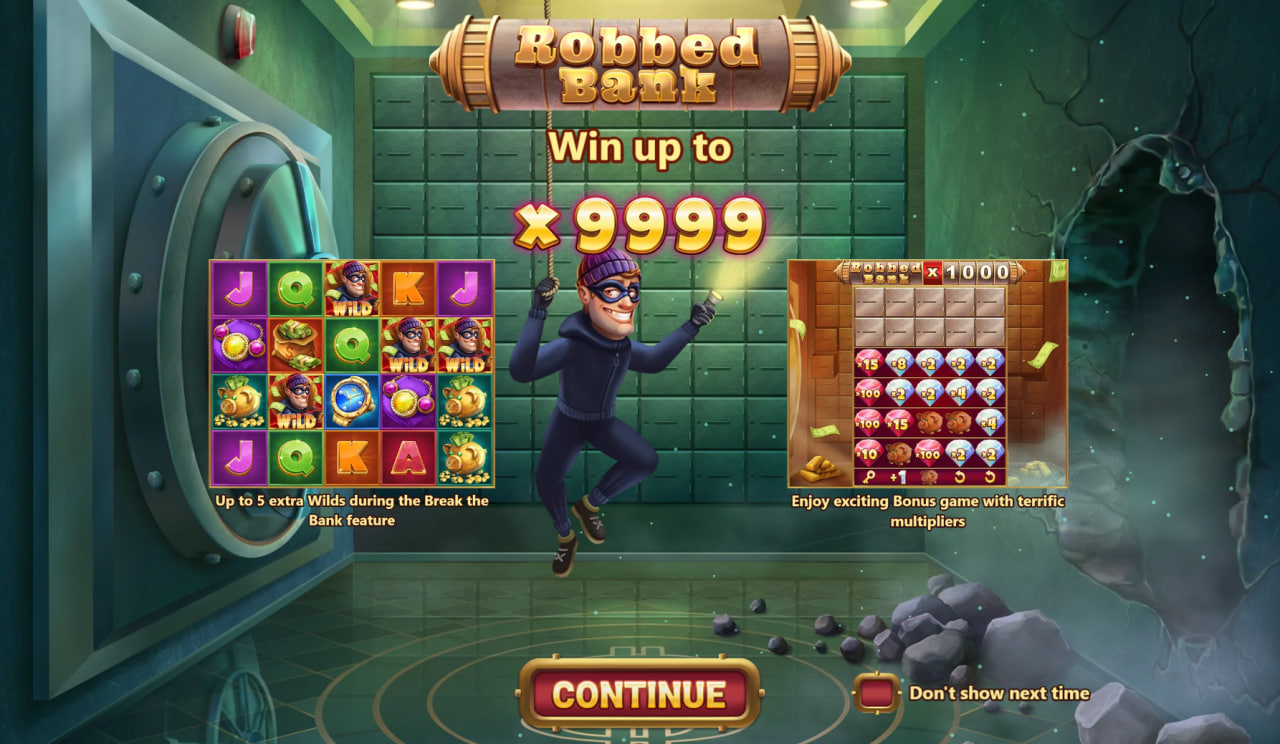The width and height of the screenshot is (1280, 744).
Task: Click the golden pocket watch symbol
Action: pyautogui.click(x=350, y=401)
